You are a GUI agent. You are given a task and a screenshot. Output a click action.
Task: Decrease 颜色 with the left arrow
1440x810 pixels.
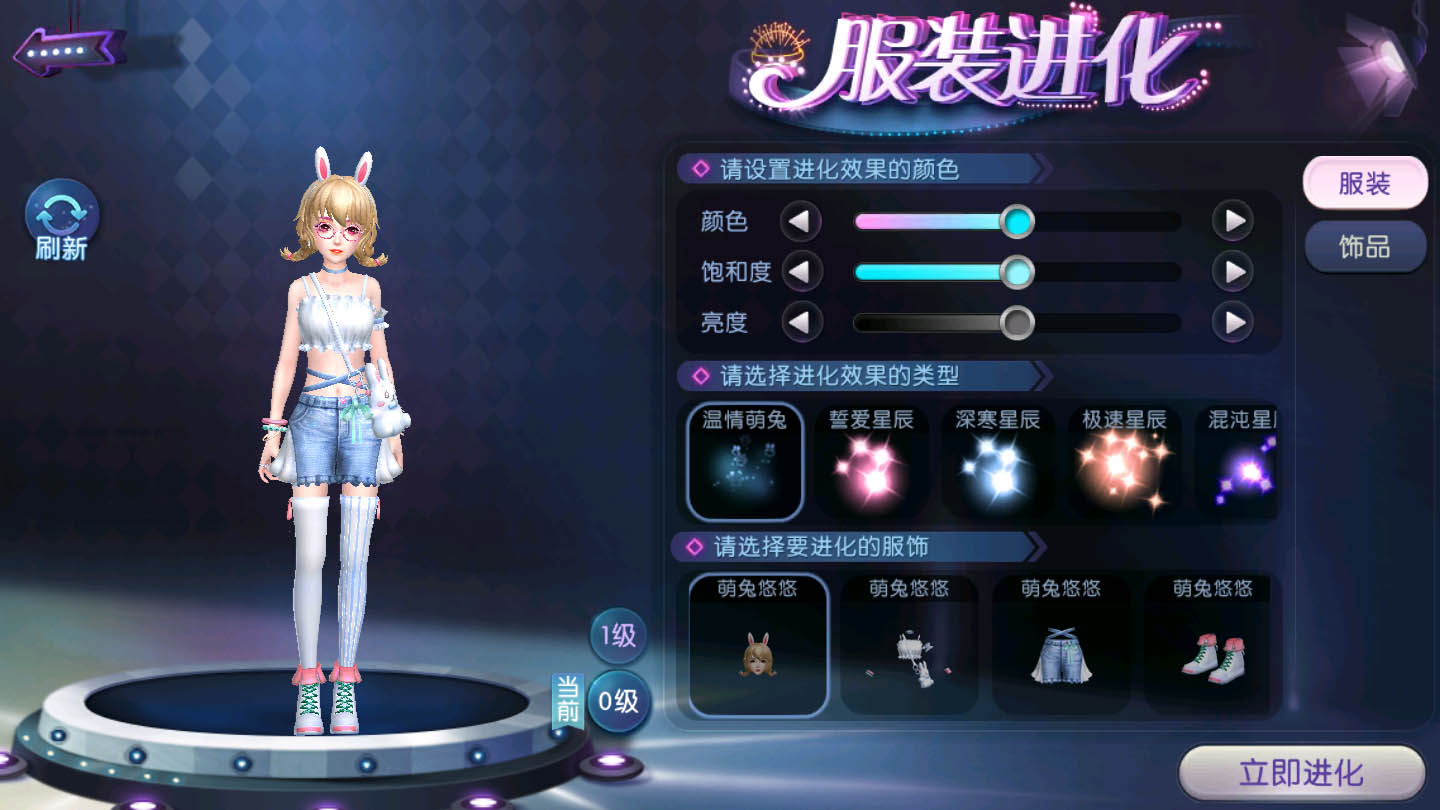800,221
